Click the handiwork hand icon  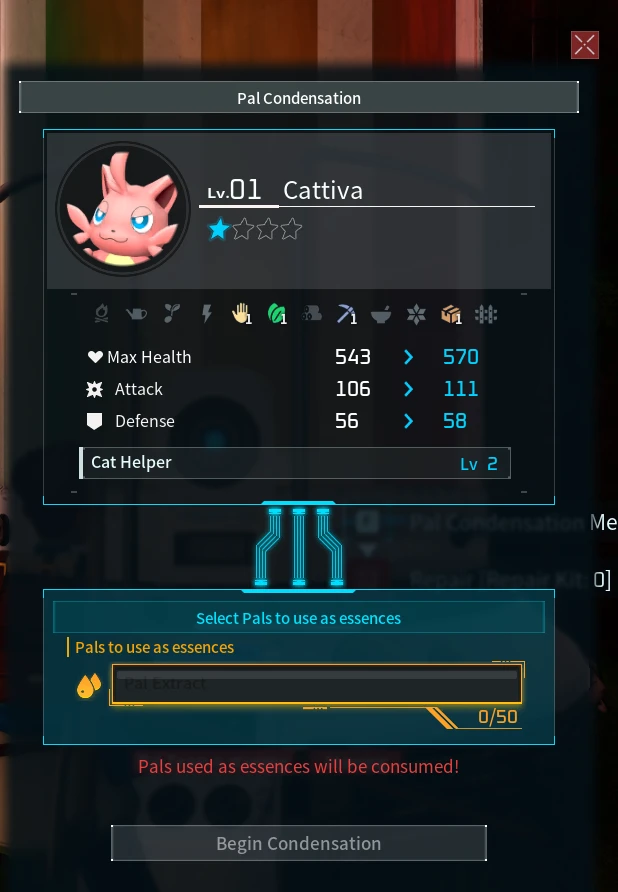(x=240, y=314)
